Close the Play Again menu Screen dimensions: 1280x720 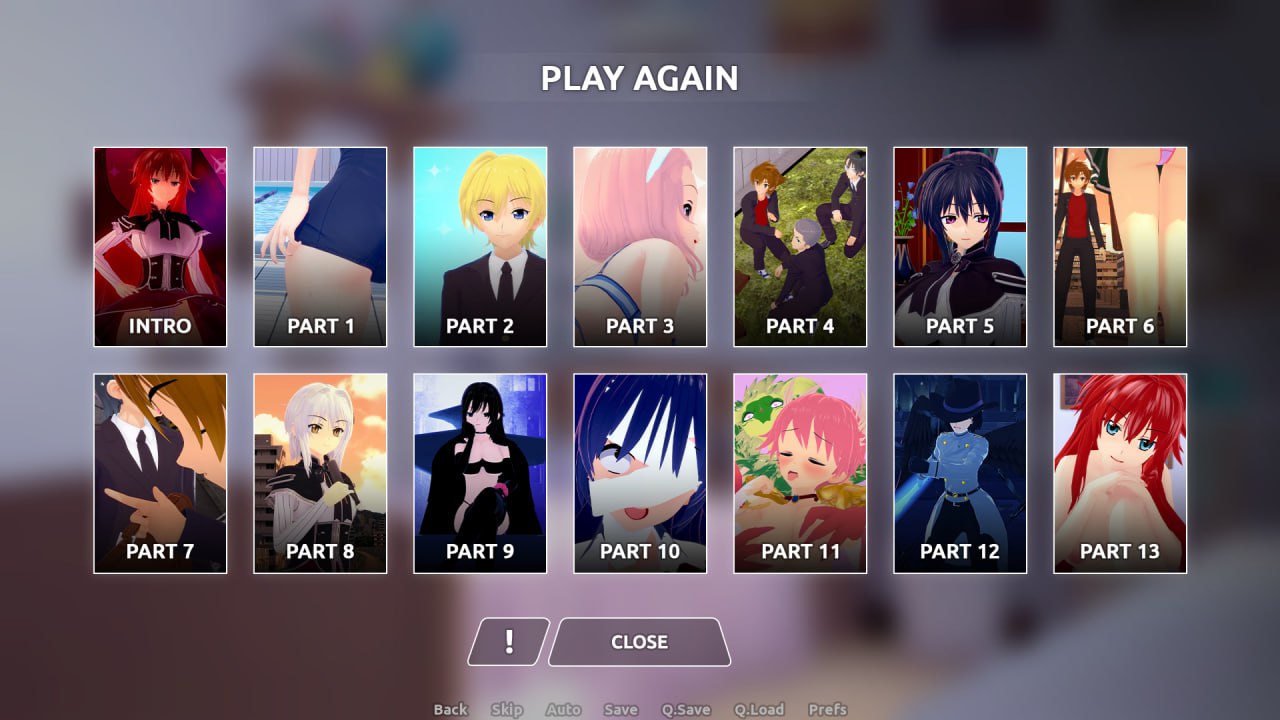click(x=639, y=642)
